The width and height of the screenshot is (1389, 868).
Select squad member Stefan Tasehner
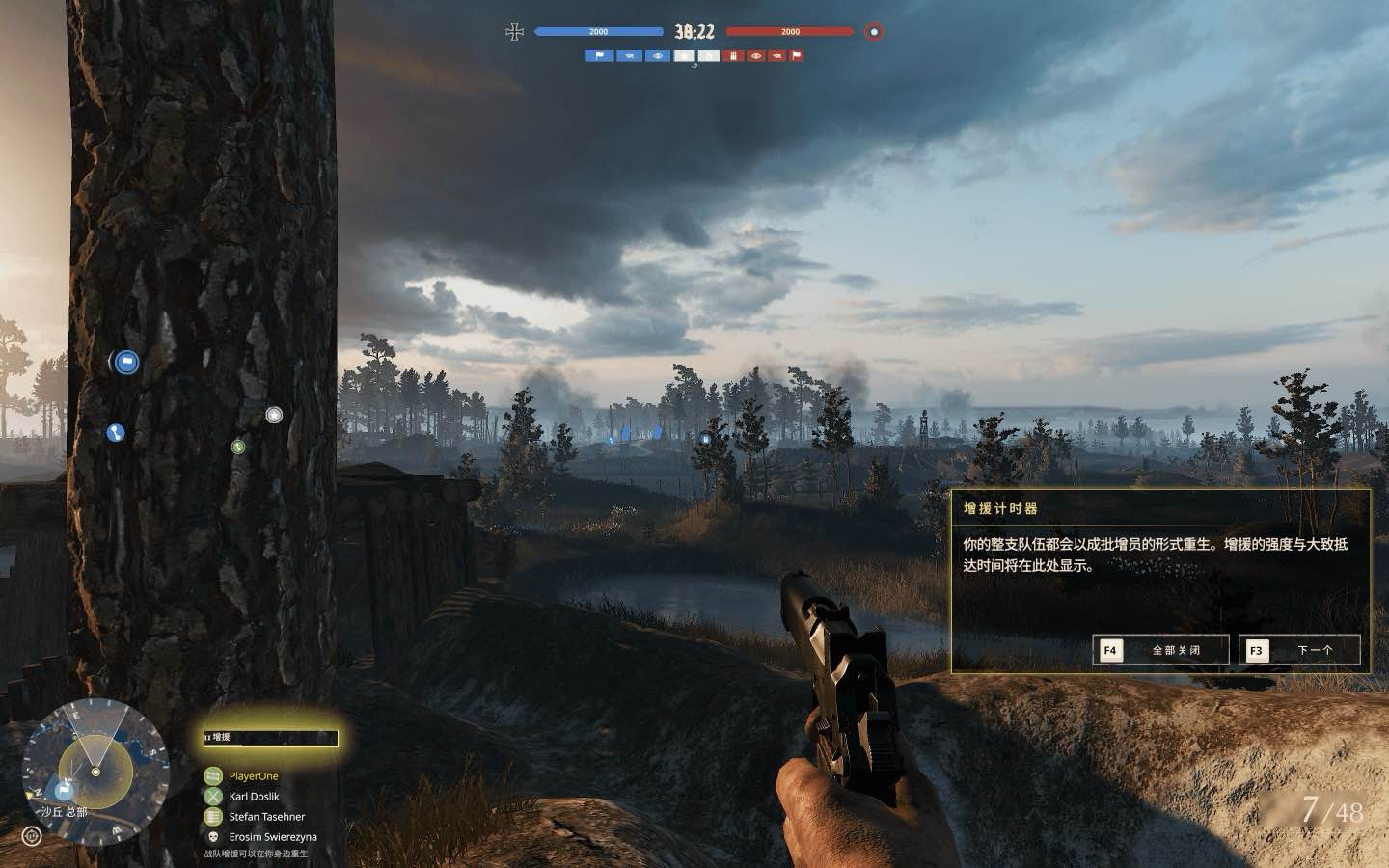pos(266,817)
